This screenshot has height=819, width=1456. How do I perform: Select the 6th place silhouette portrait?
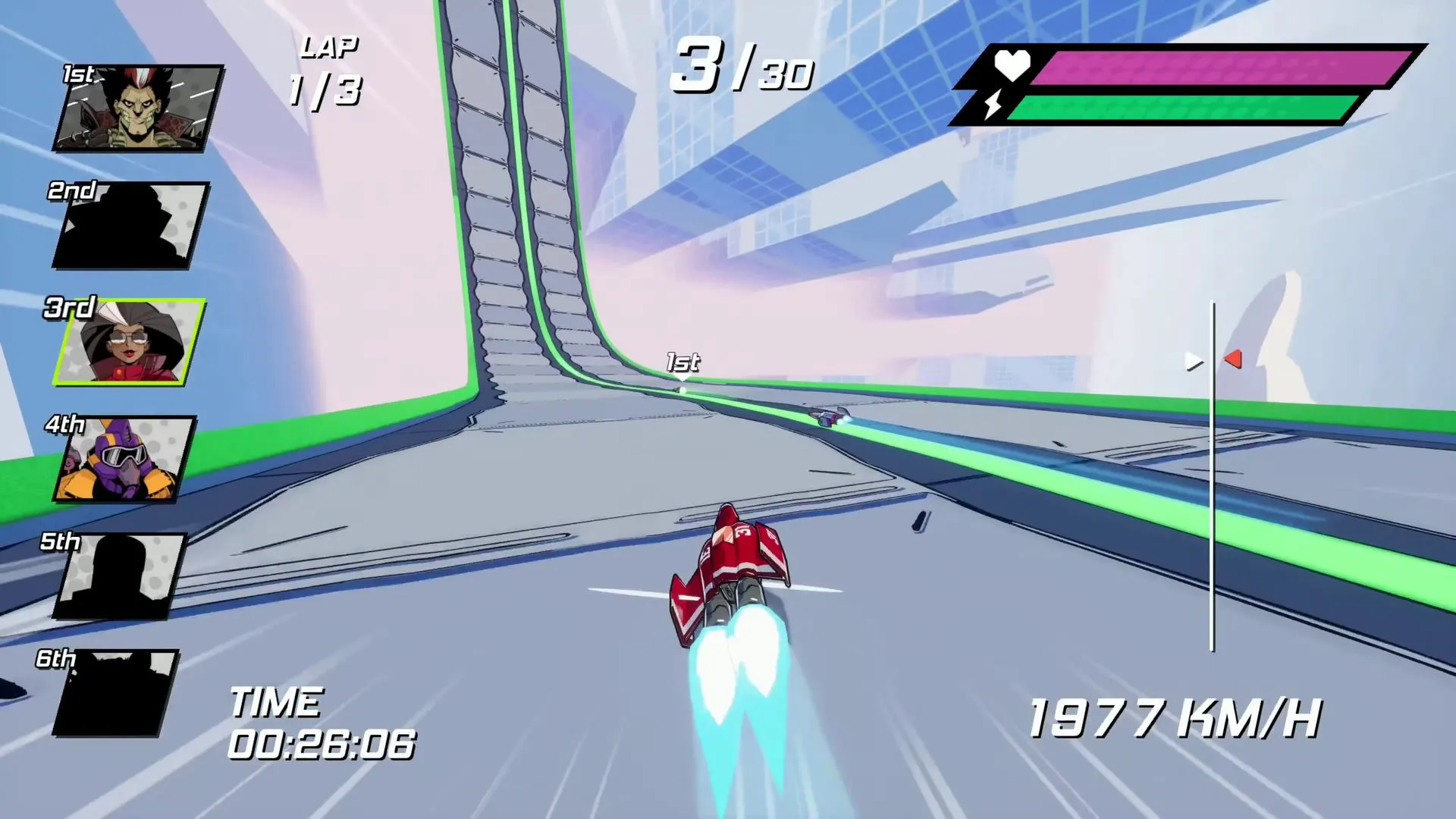pos(115,693)
